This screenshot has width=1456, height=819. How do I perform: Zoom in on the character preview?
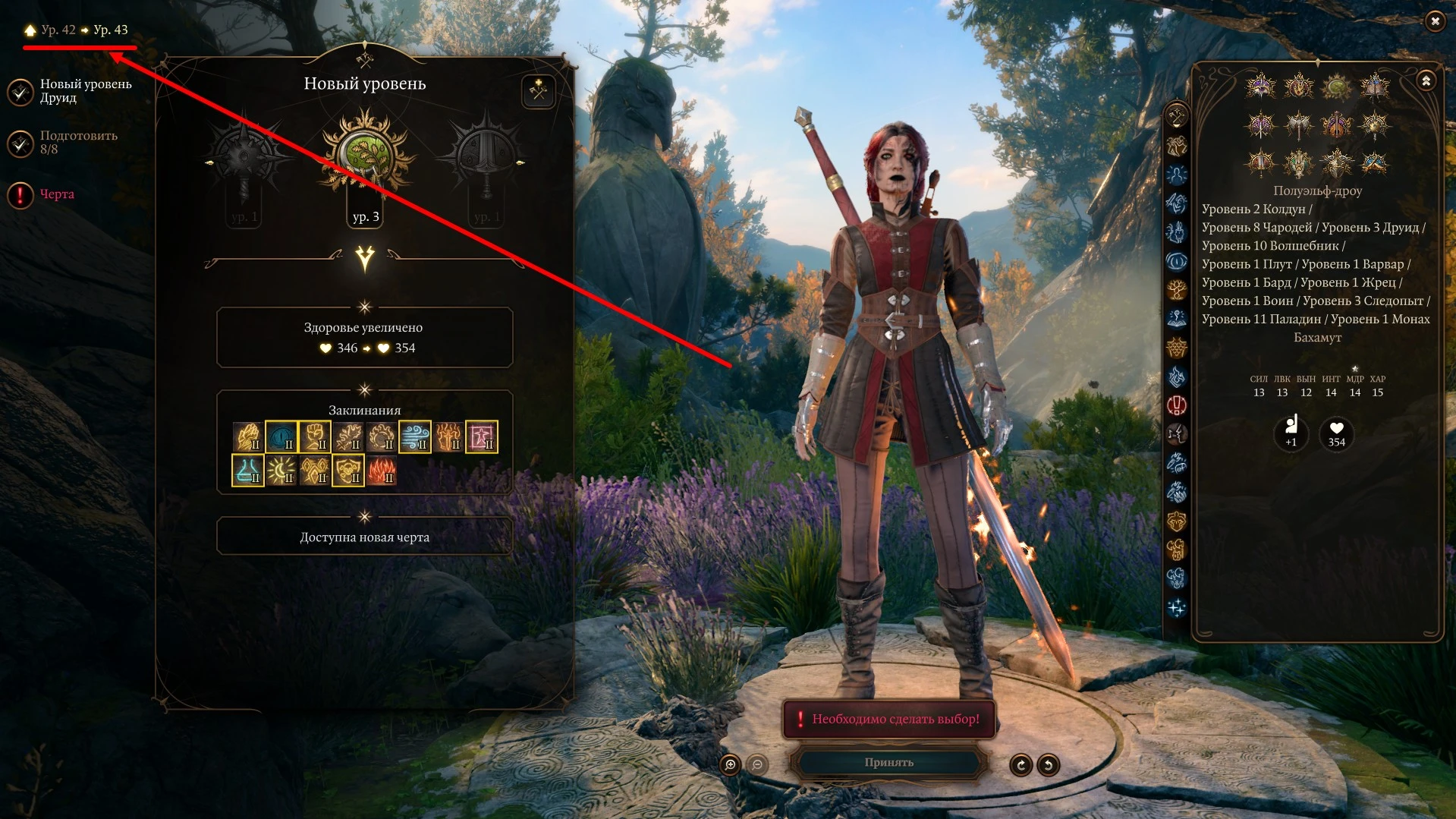click(x=730, y=764)
